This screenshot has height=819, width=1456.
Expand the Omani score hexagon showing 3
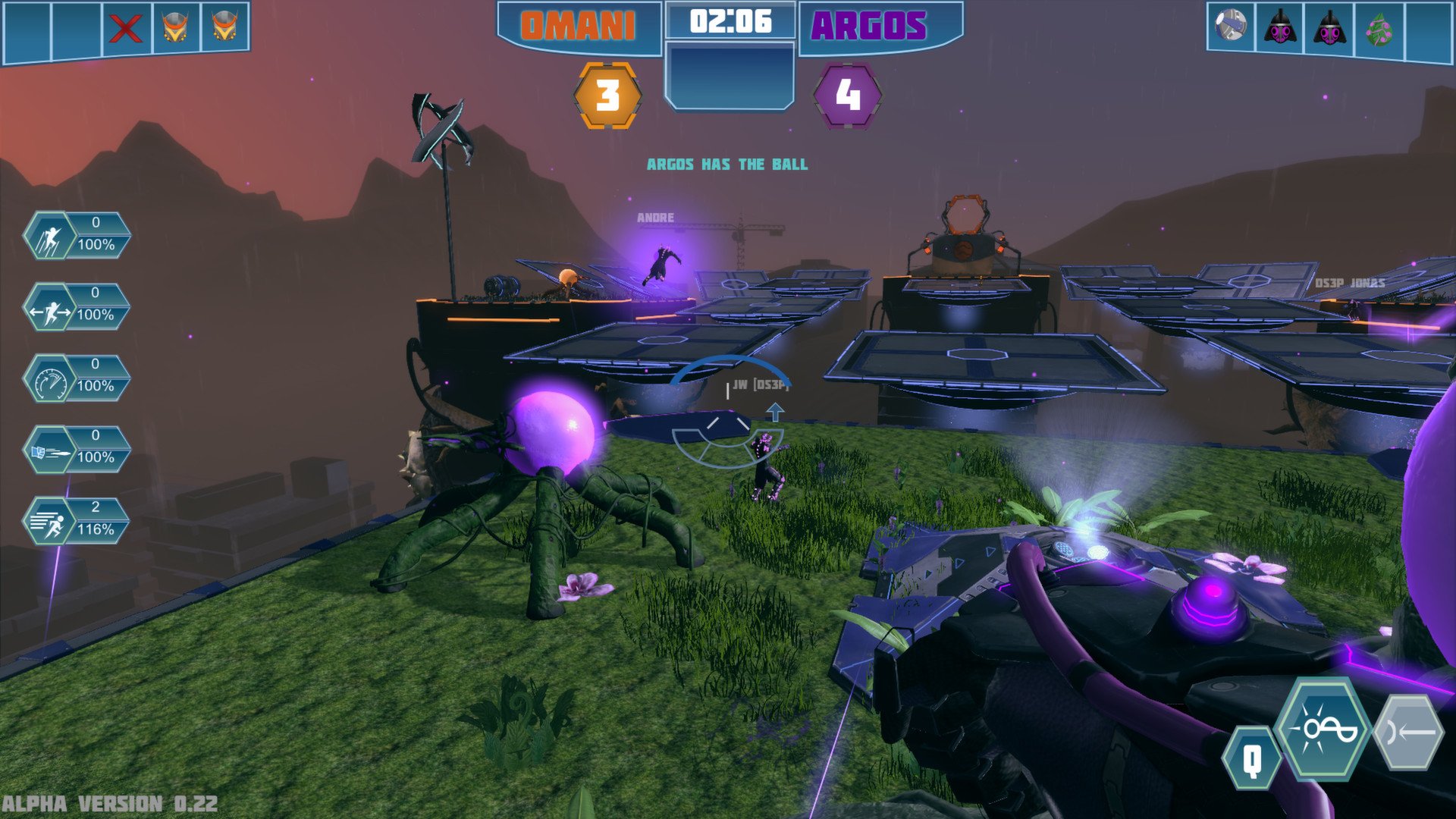[x=608, y=96]
